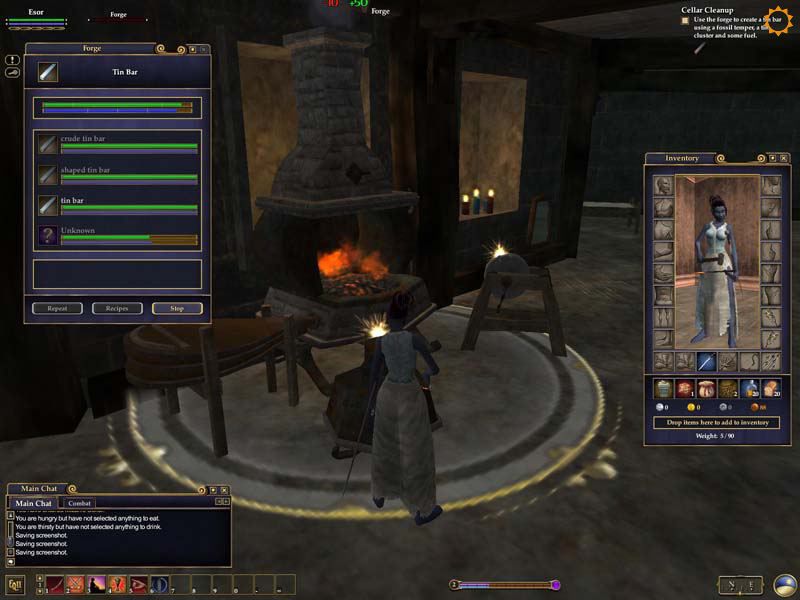Close the Main Chat window

point(225,490)
